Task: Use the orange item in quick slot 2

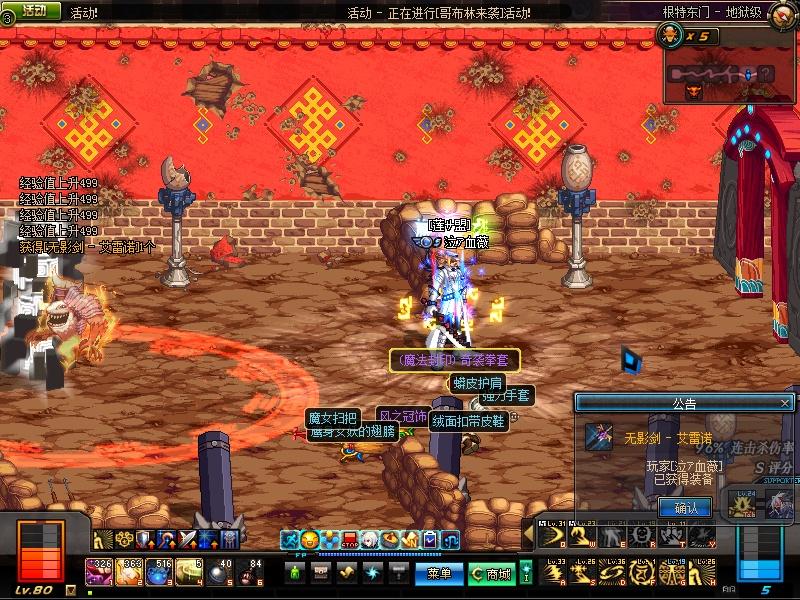Action: 129,572
